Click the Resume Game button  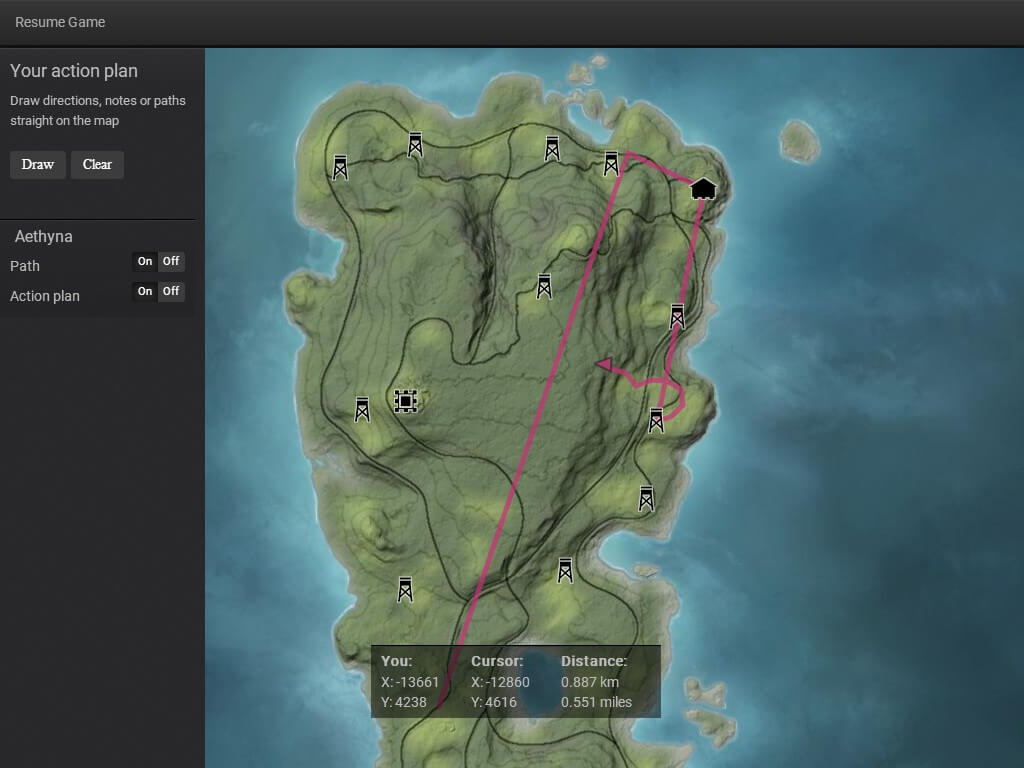coord(60,22)
